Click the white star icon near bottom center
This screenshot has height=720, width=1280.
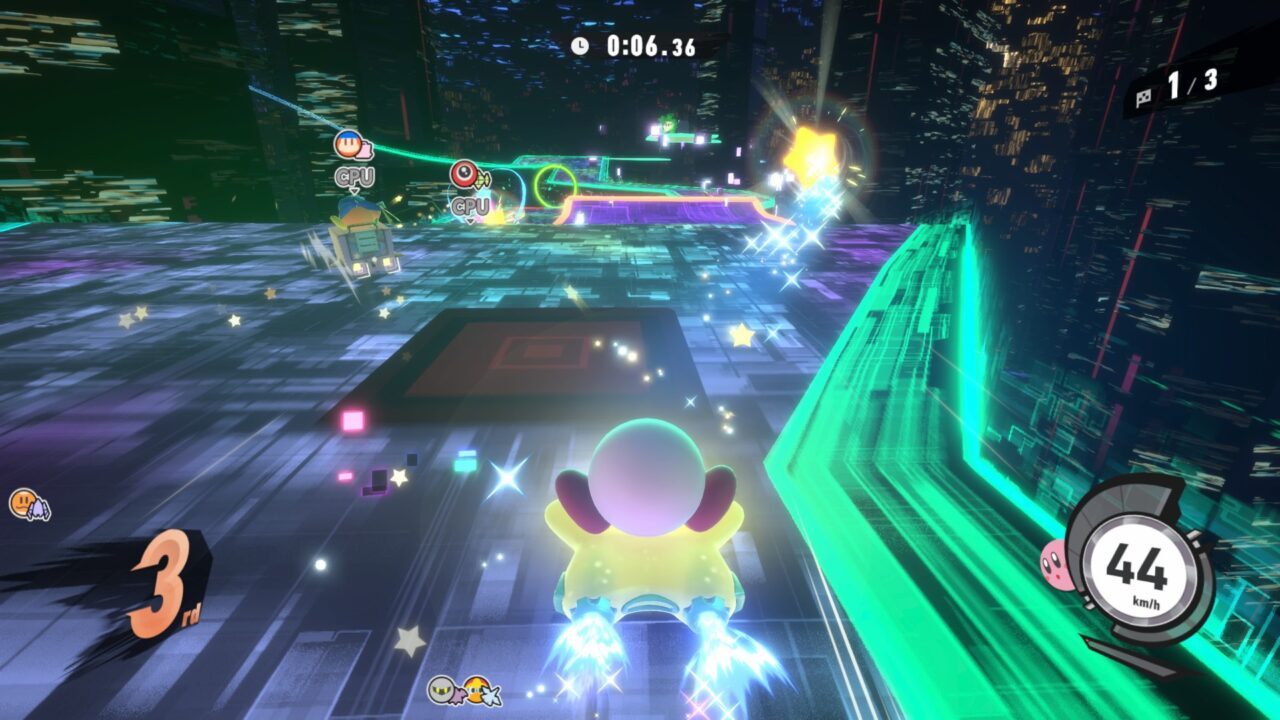point(492,695)
